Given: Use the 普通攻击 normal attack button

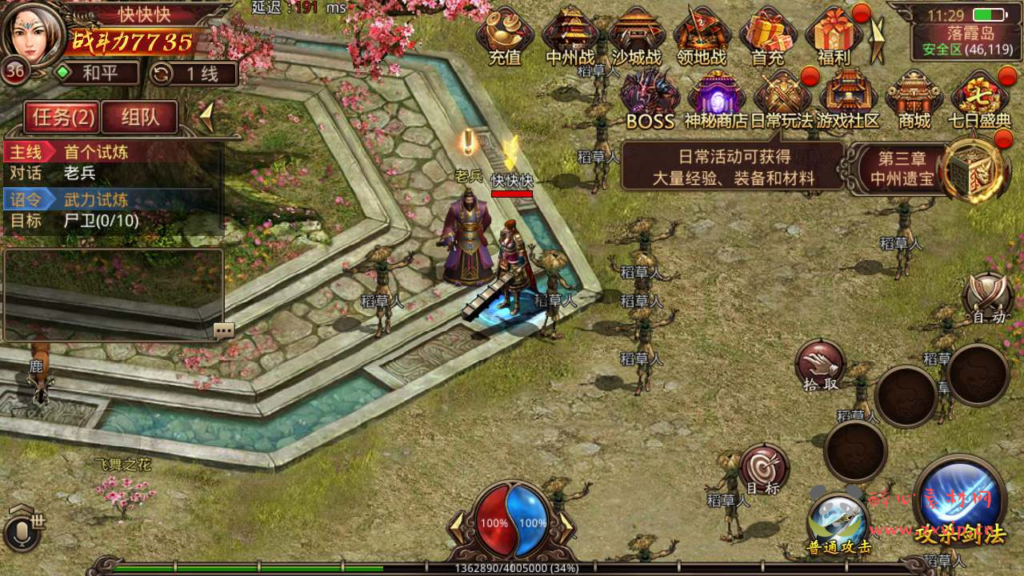Looking at the screenshot, I should (x=839, y=522).
